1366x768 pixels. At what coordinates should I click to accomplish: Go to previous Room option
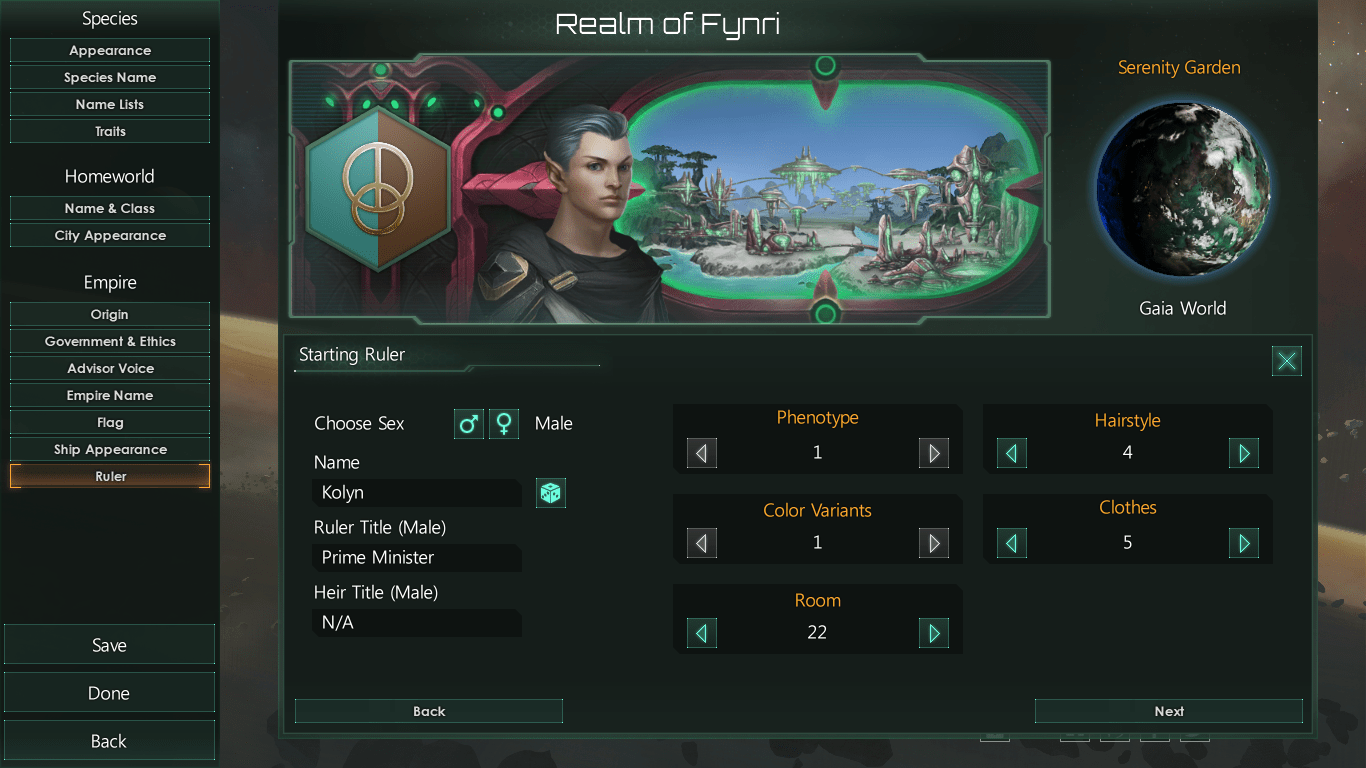coord(702,633)
